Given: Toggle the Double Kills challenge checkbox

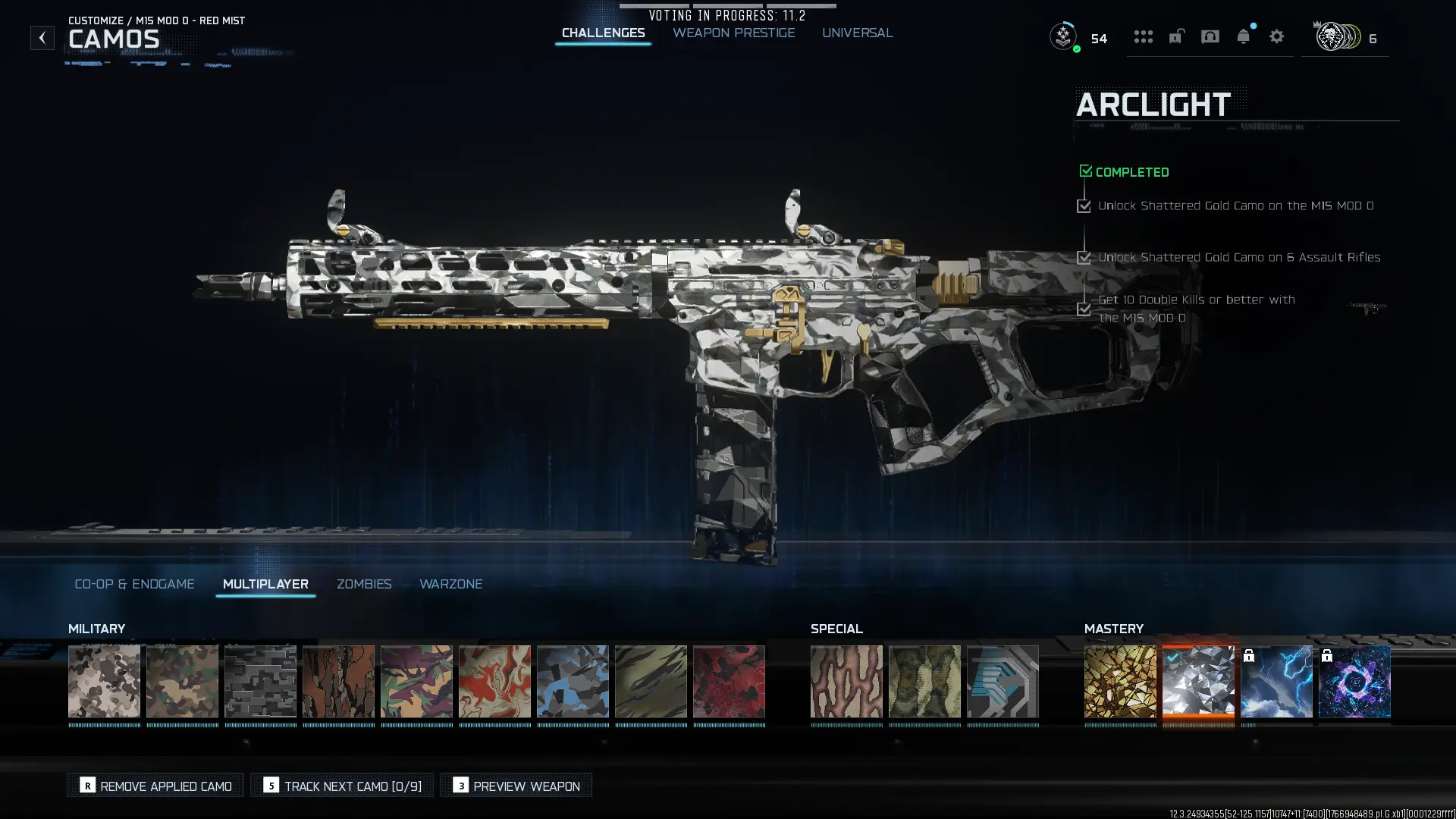Looking at the screenshot, I should click(1083, 309).
